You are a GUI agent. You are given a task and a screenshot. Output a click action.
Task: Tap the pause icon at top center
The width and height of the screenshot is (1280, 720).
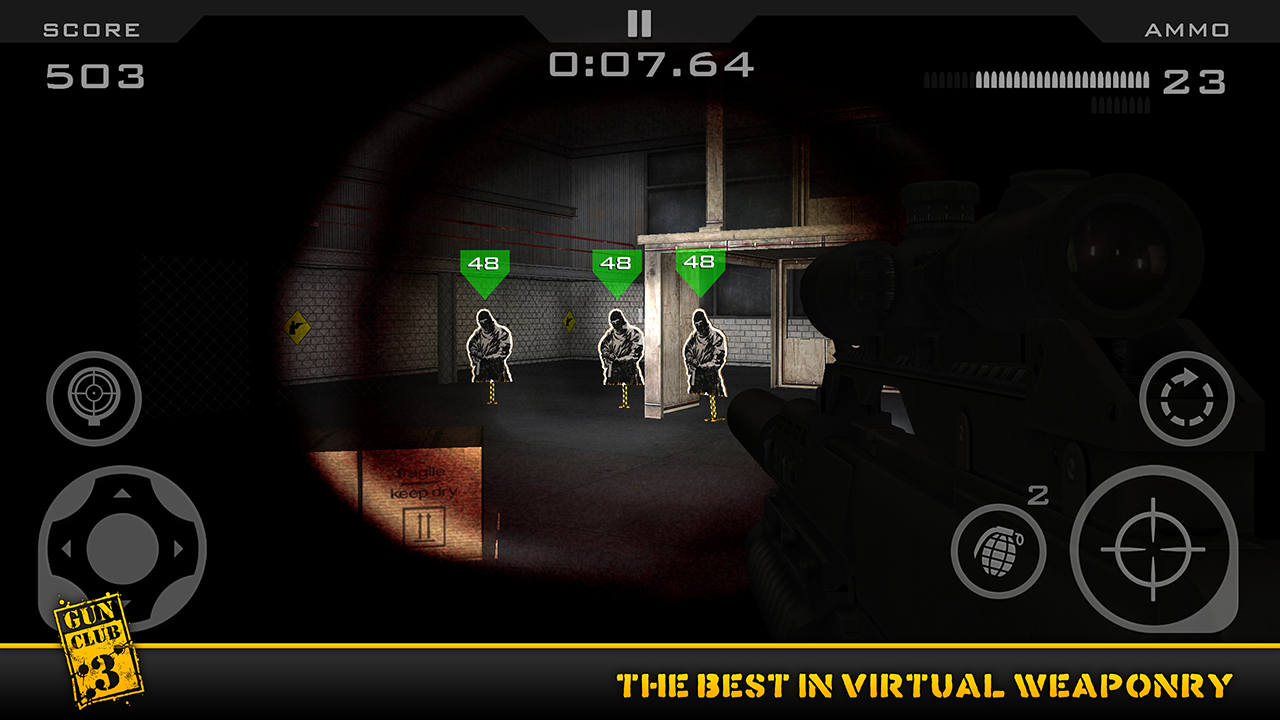(x=640, y=22)
